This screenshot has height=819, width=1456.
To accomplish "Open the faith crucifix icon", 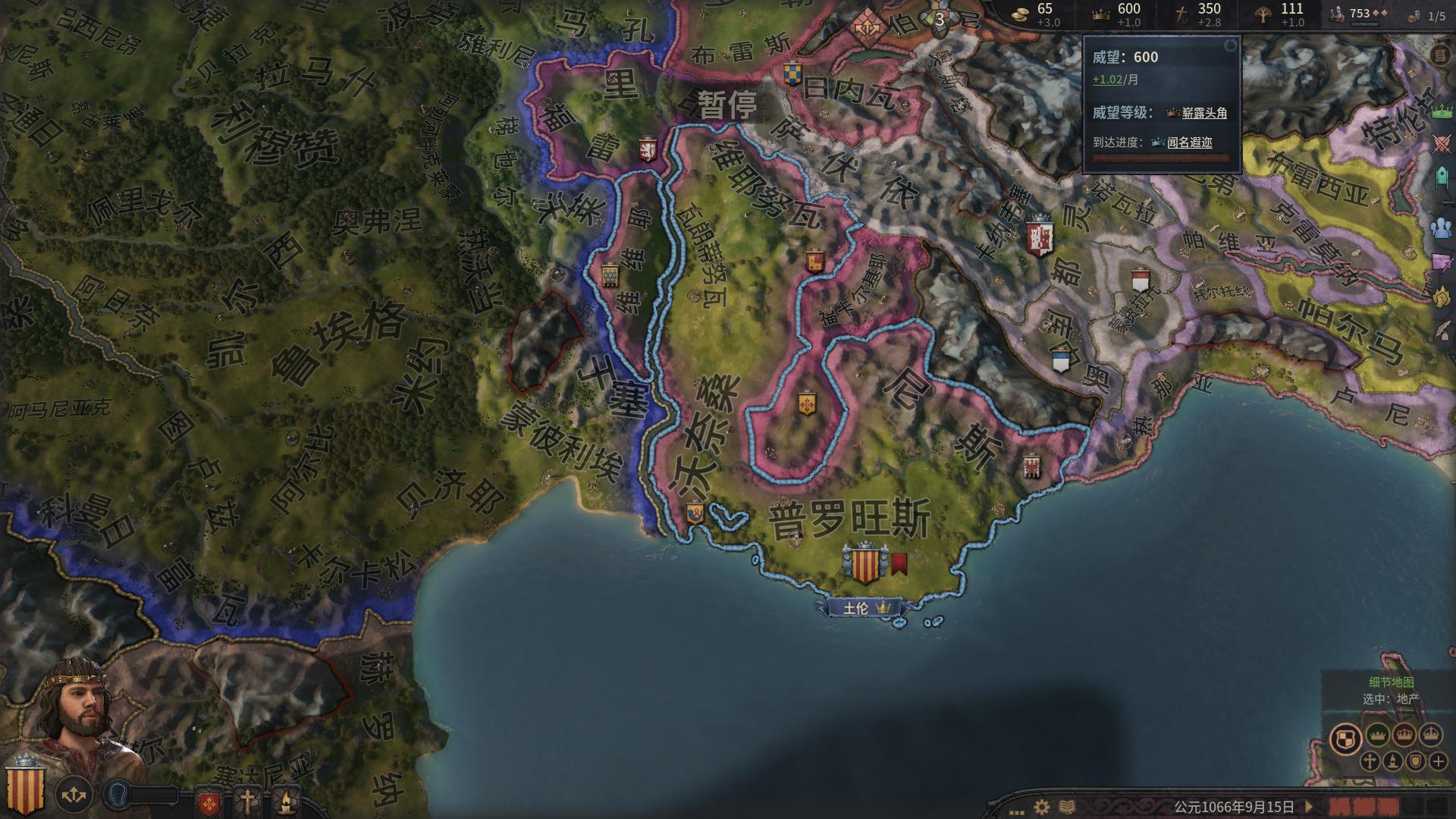I will pyautogui.click(x=246, y=802).
